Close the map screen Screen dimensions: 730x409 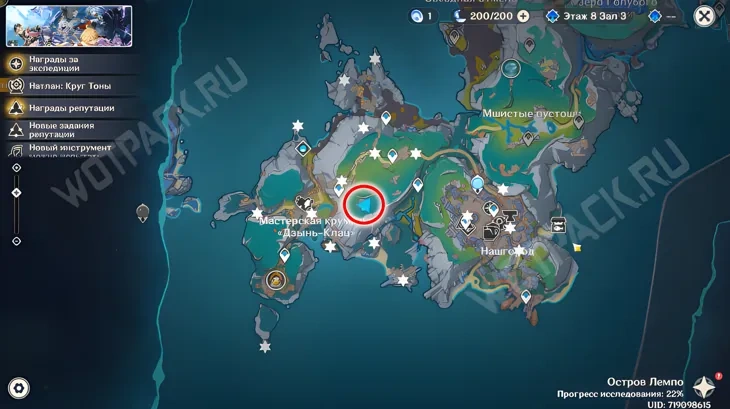[x=705, y=16]
